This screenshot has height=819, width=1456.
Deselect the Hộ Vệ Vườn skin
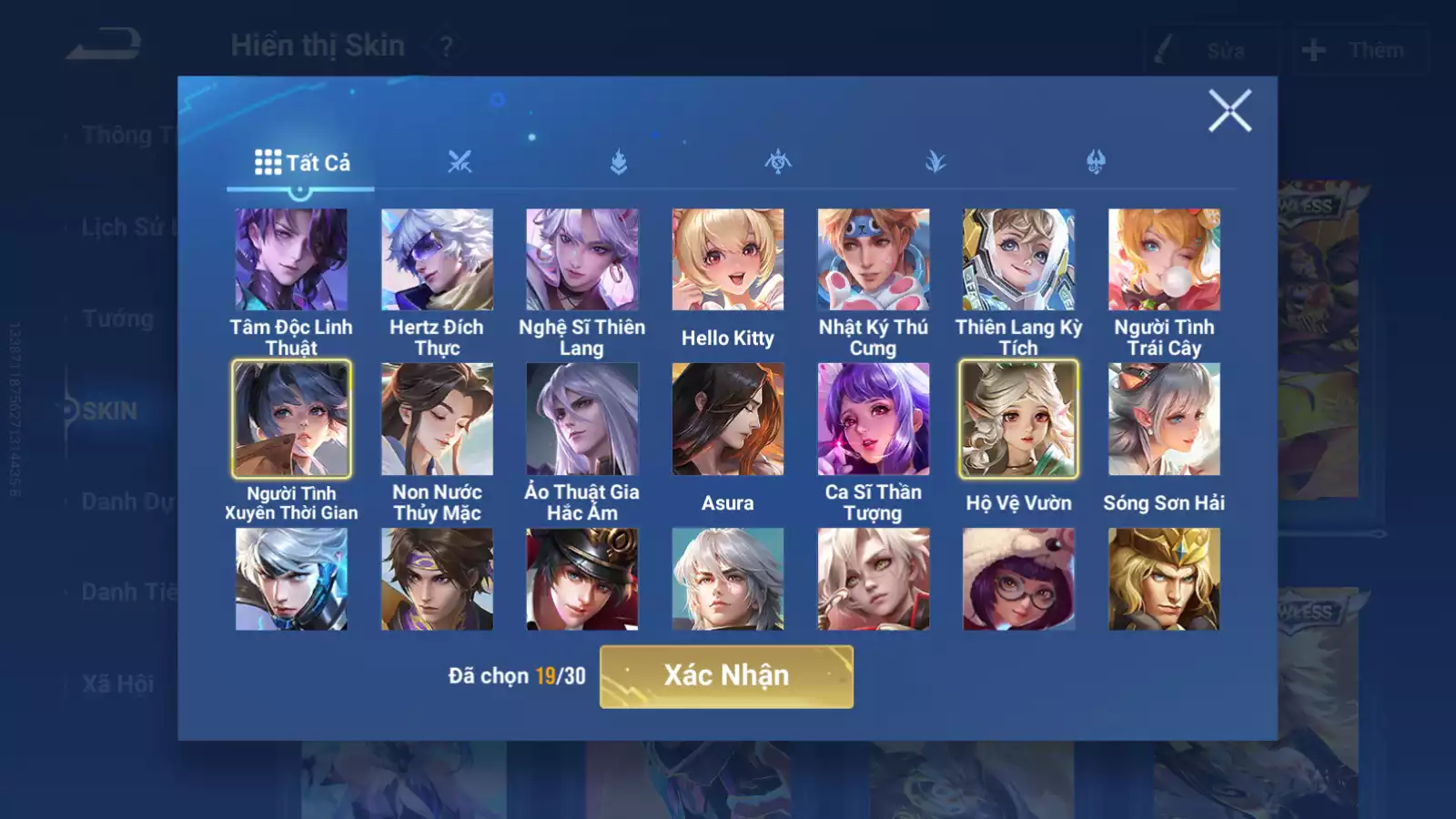click(x=1019, y=420)
